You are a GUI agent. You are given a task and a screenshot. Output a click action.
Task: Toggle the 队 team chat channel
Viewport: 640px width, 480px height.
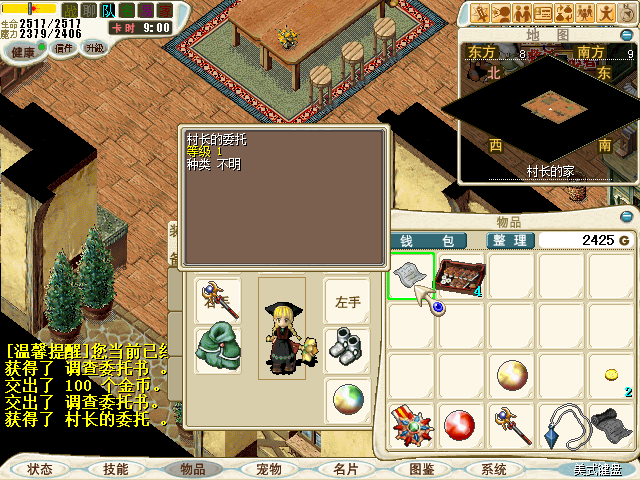pyautogui.click(x=108, y=10)
